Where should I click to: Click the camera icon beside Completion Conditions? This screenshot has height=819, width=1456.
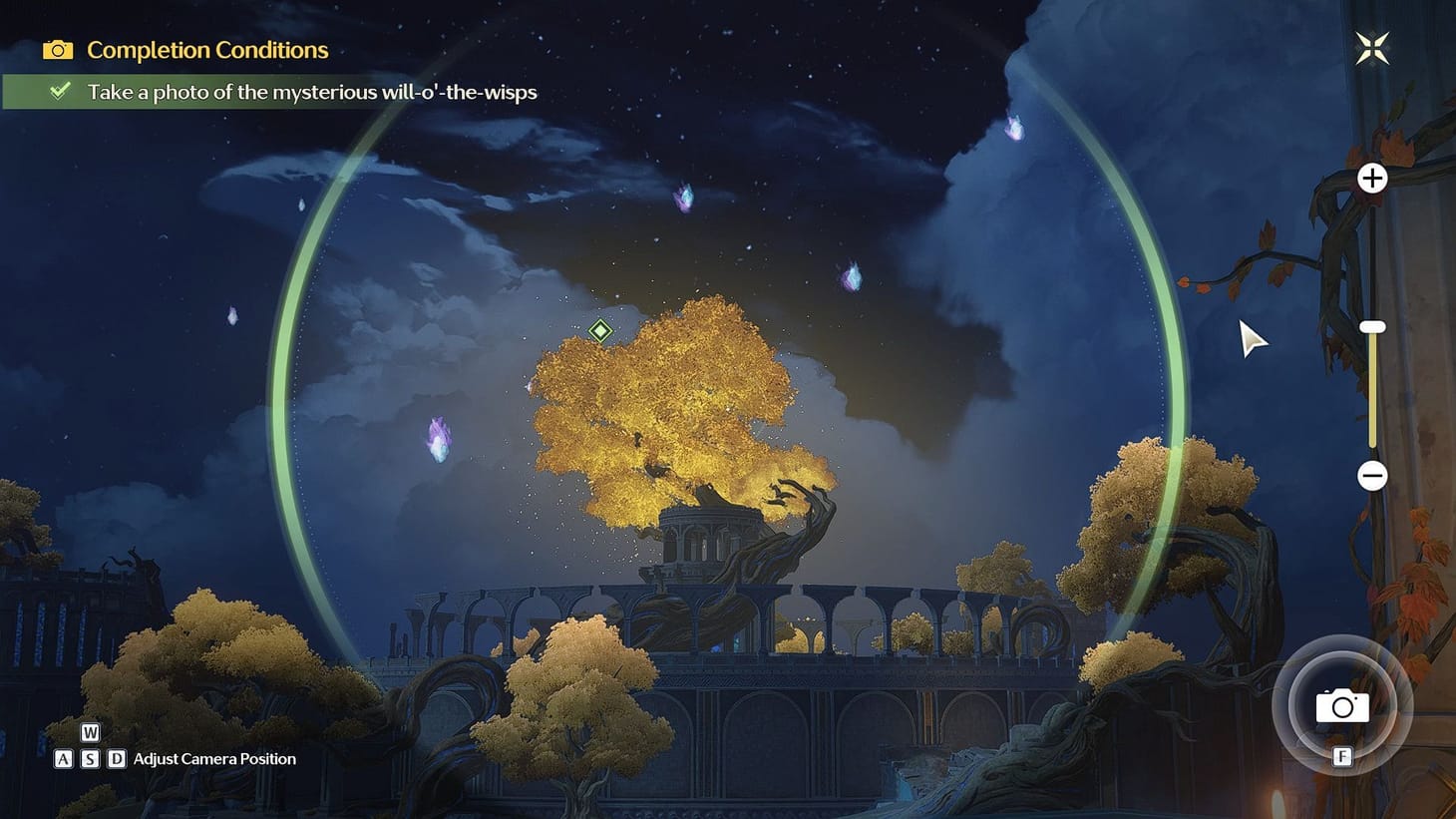coord(58,50)
